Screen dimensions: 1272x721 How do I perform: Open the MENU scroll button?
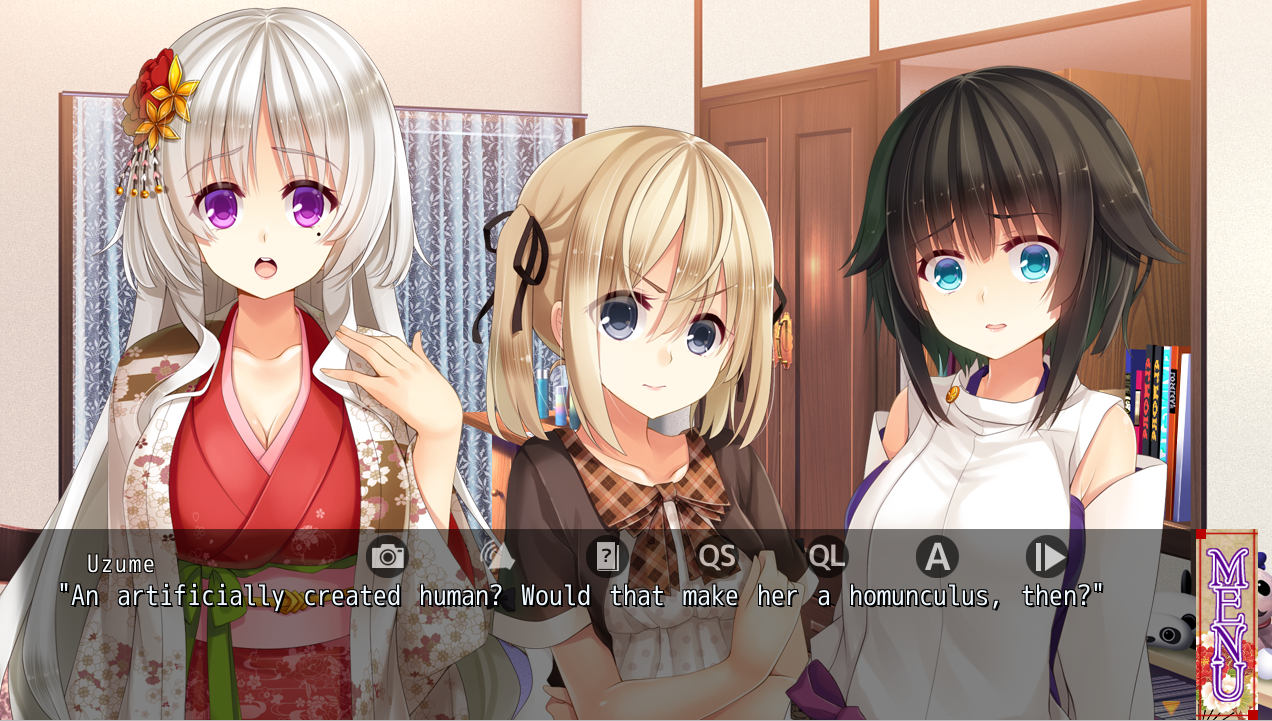coord(1226,624)
